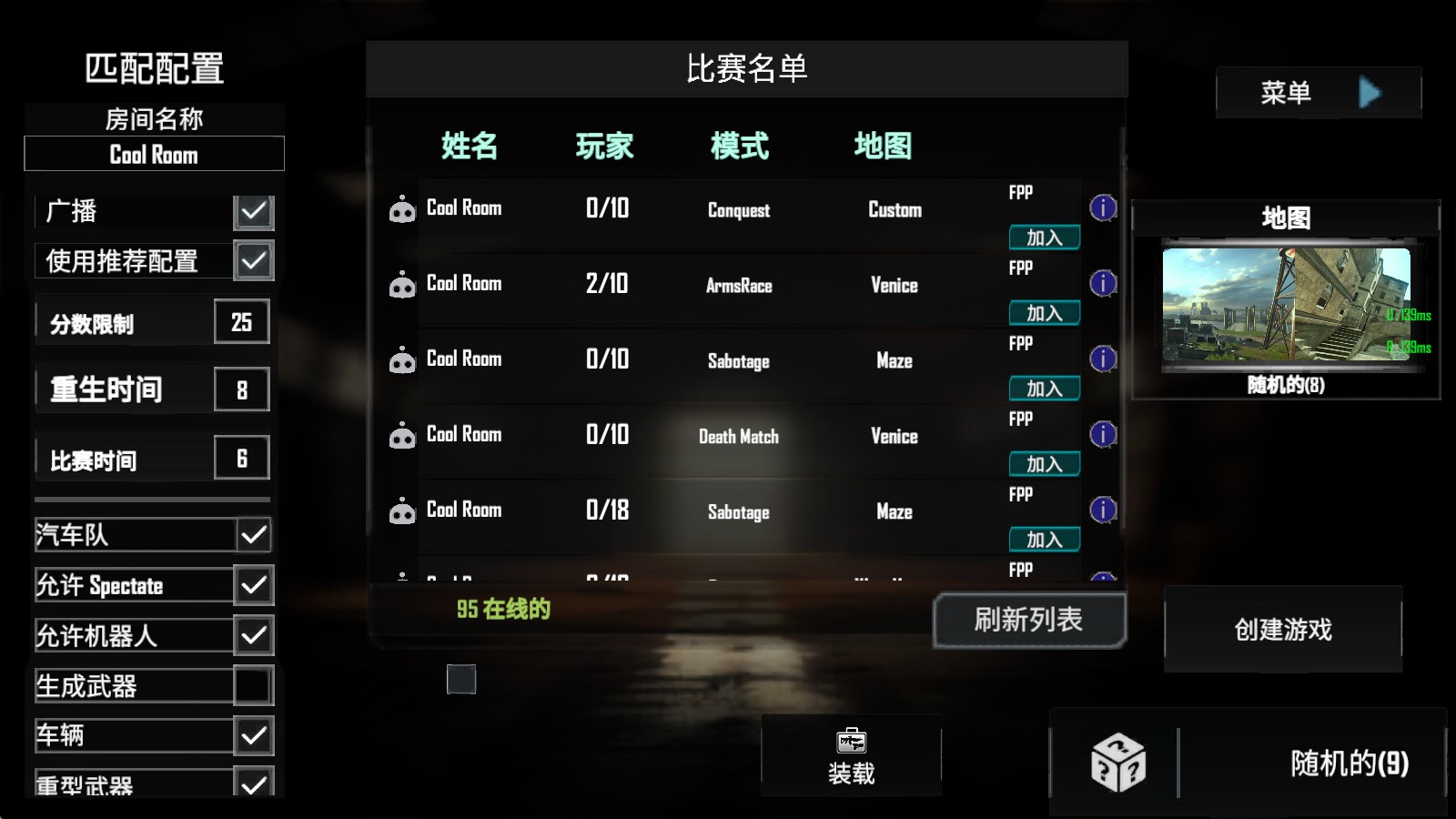Click the Cool Room name input field
Image resolution: width=1456 pixels, height=819 pixels.
tap(153, 154)
